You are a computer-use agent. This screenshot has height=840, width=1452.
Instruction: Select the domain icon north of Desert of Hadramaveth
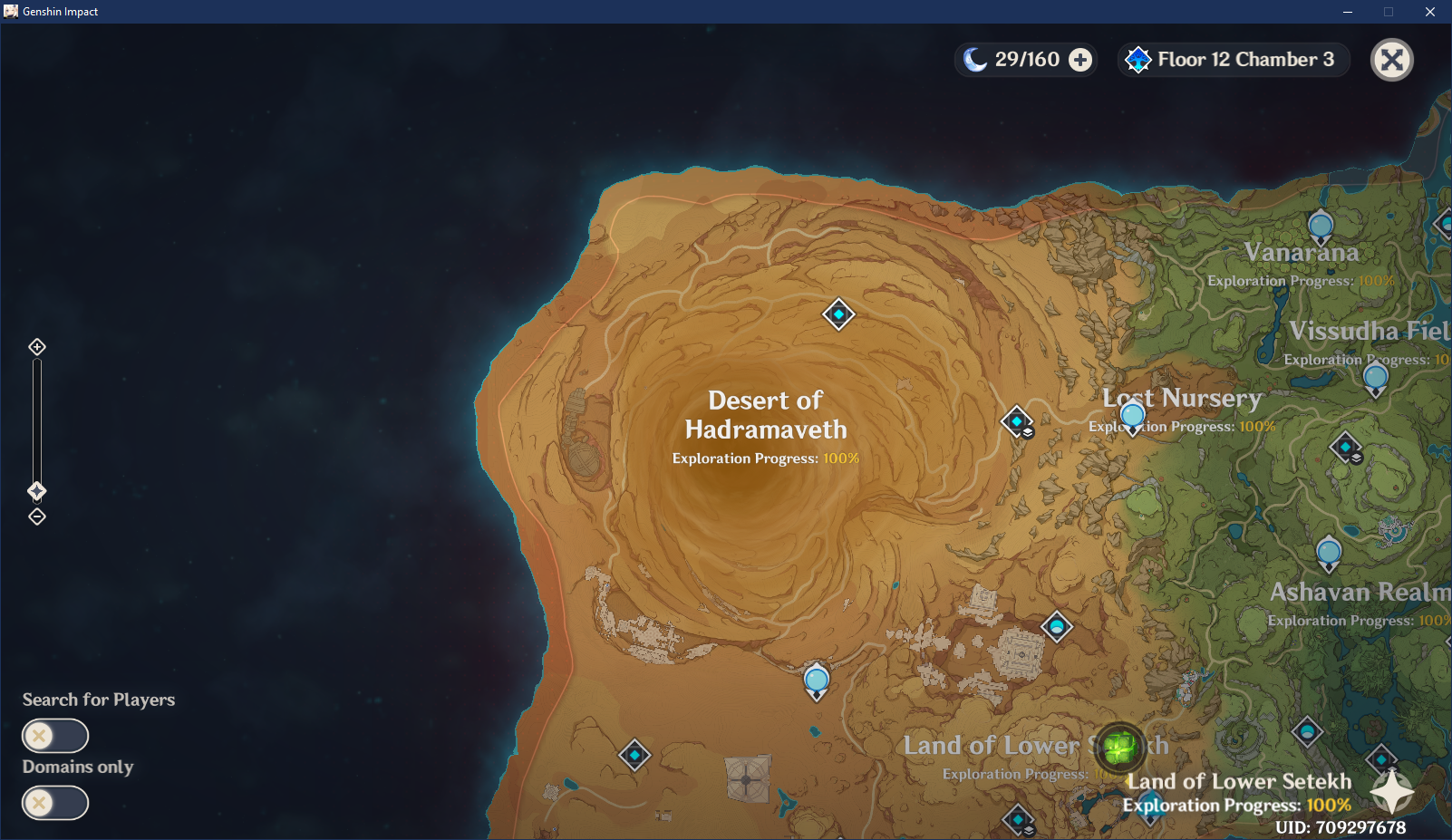838,314
